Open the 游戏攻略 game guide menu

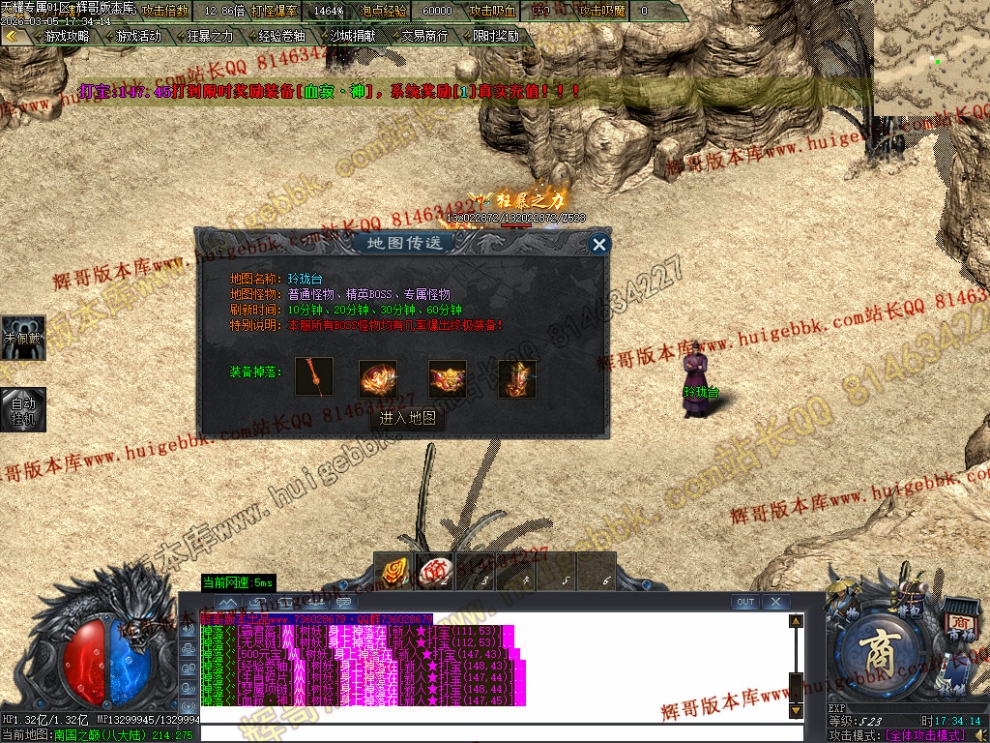tap(62, 36)
